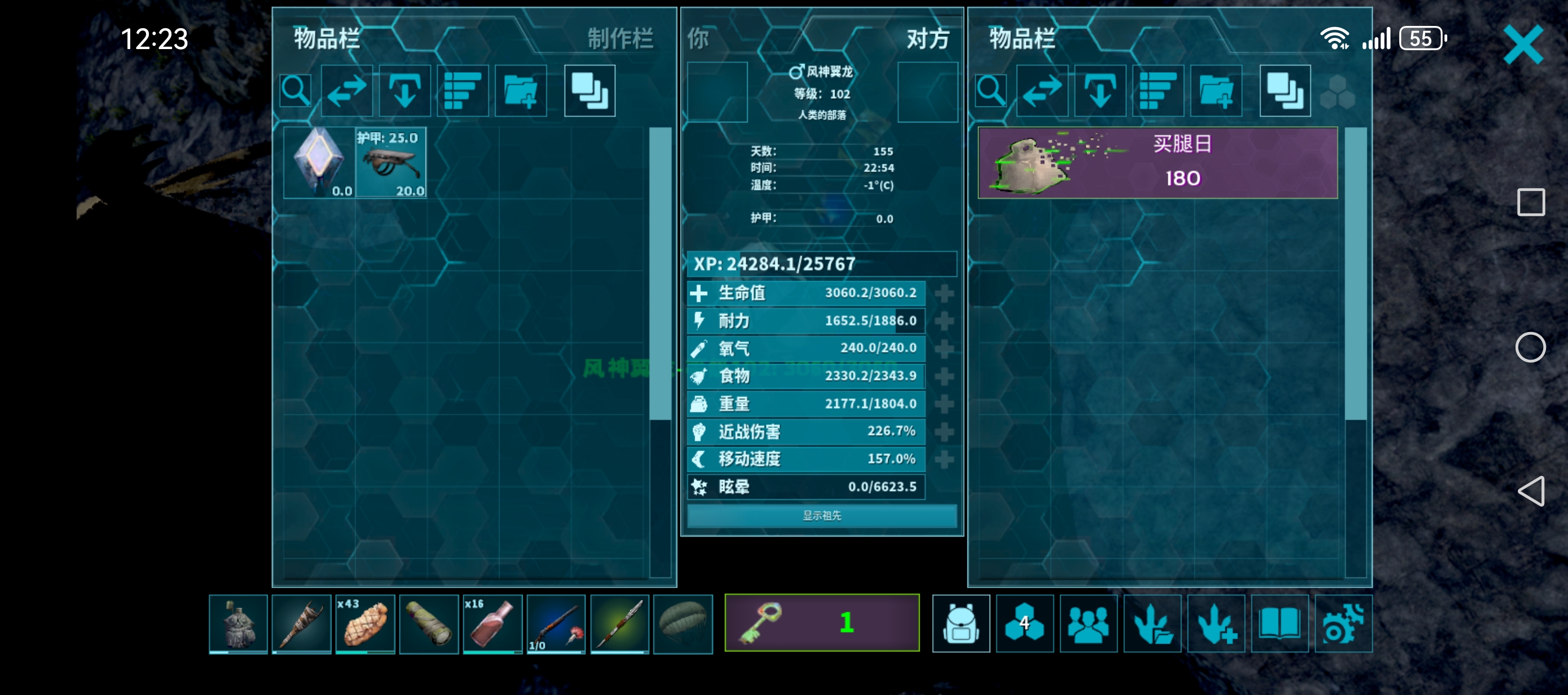
Task: Select the saddle with 护甲 25.0
Action: (391, 162)
